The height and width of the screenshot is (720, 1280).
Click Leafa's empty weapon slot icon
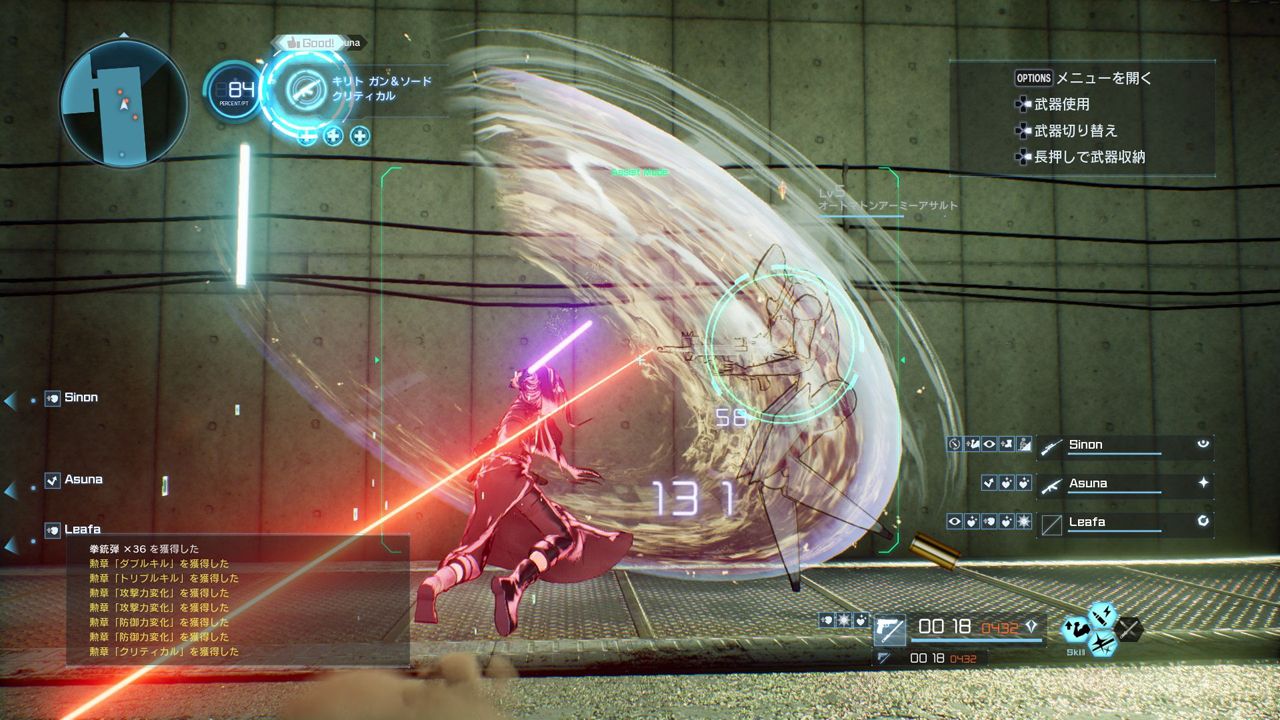pyautogui.click(x=1051, y=523)
